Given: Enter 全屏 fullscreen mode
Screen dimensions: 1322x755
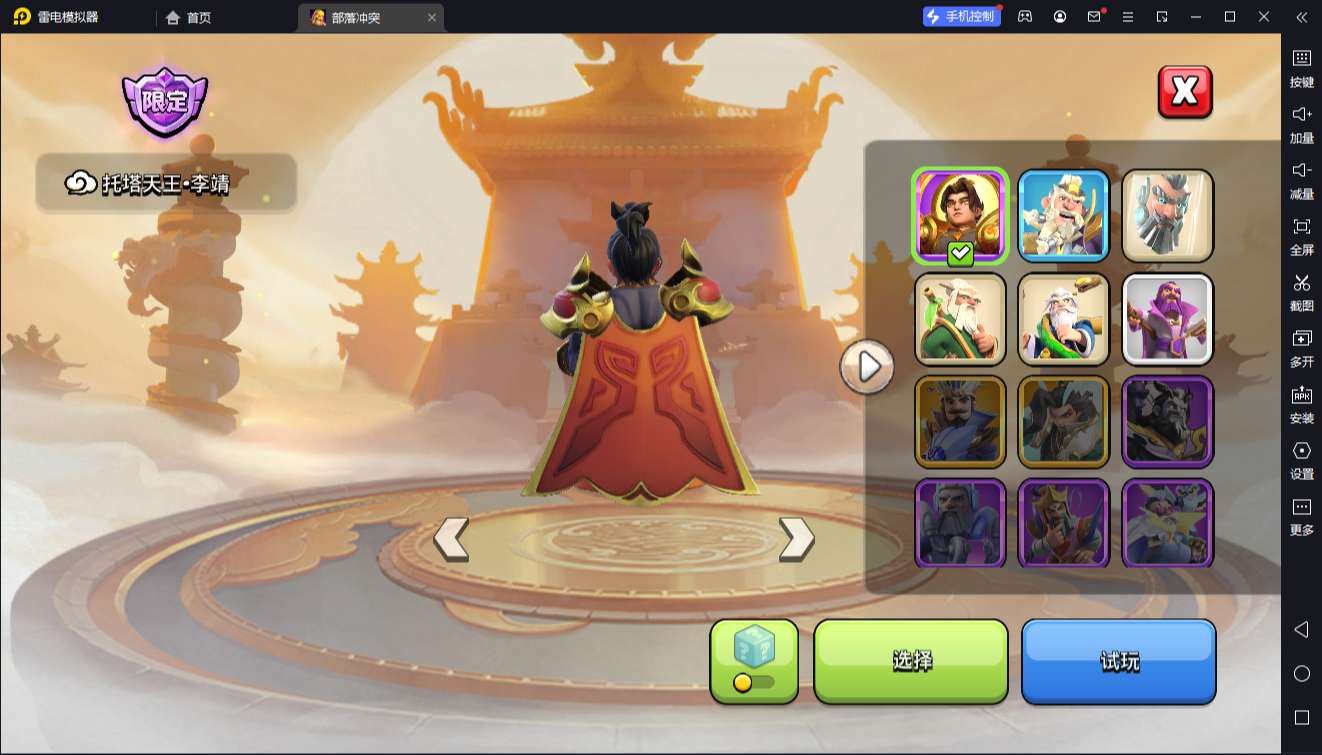Looking at the screenshot, I should 1301,235.
